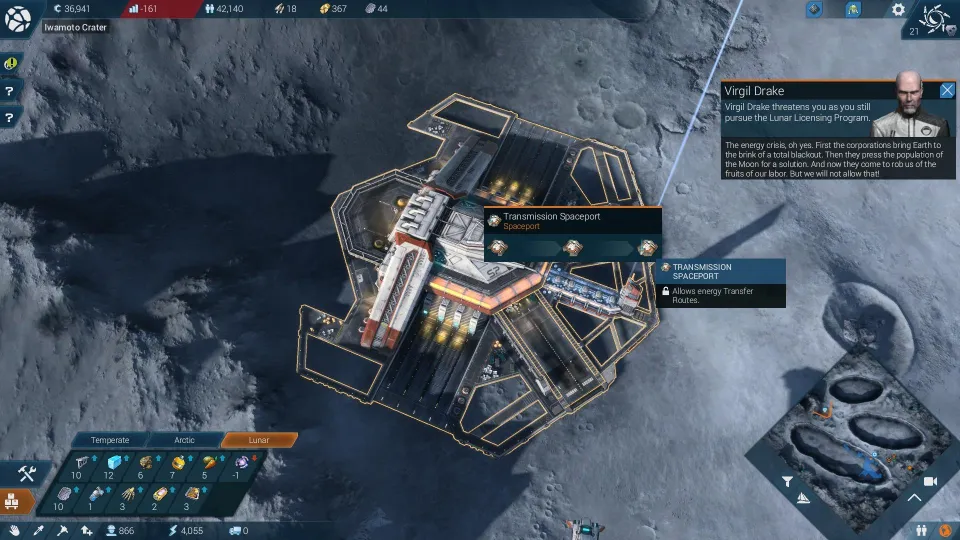Viewport: 960px width, 540px height.
Task: Choose the pickaxe demolish tool
Action: coord(62,530)
